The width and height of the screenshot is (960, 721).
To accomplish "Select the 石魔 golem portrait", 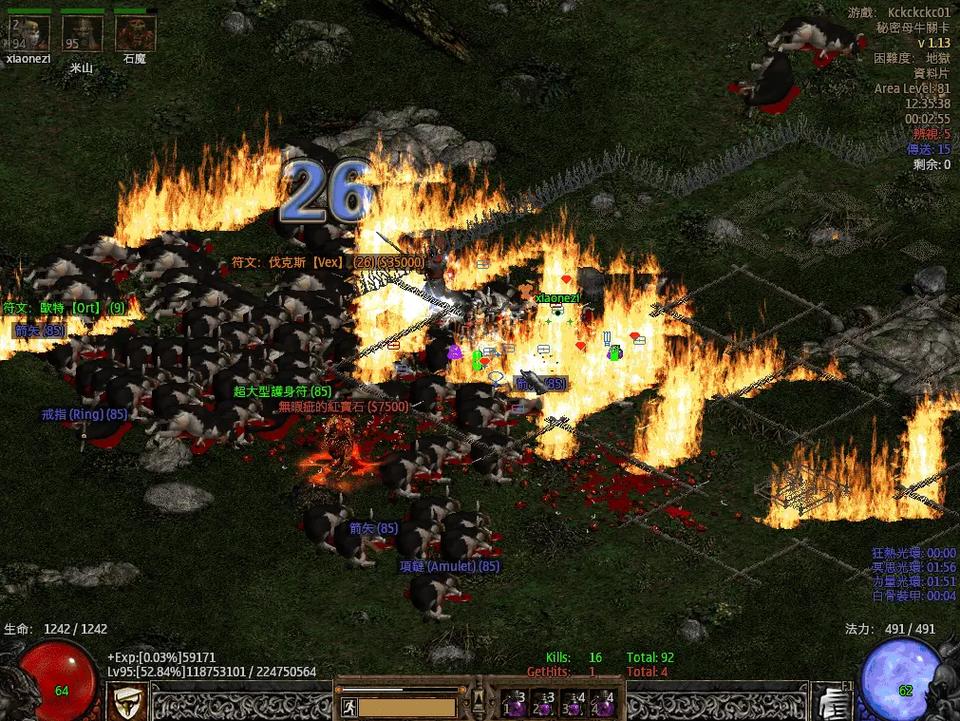I will pos(134,34).
